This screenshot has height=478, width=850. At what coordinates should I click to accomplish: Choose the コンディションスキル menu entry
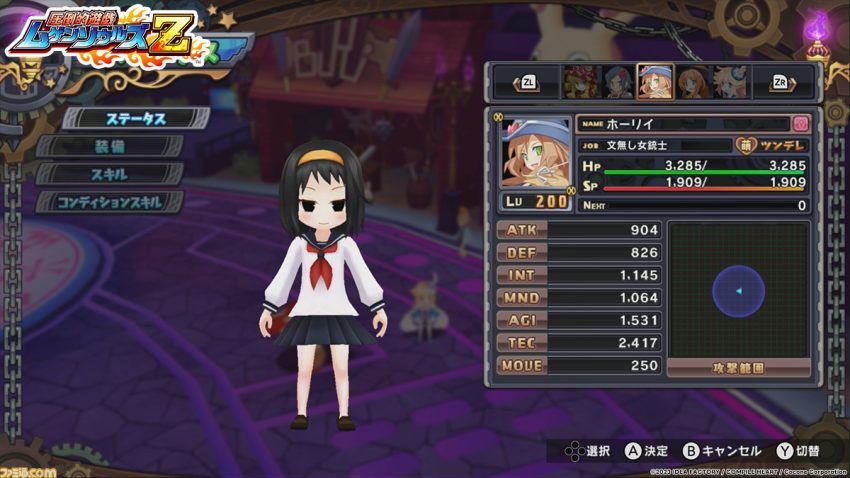point(110,201)
